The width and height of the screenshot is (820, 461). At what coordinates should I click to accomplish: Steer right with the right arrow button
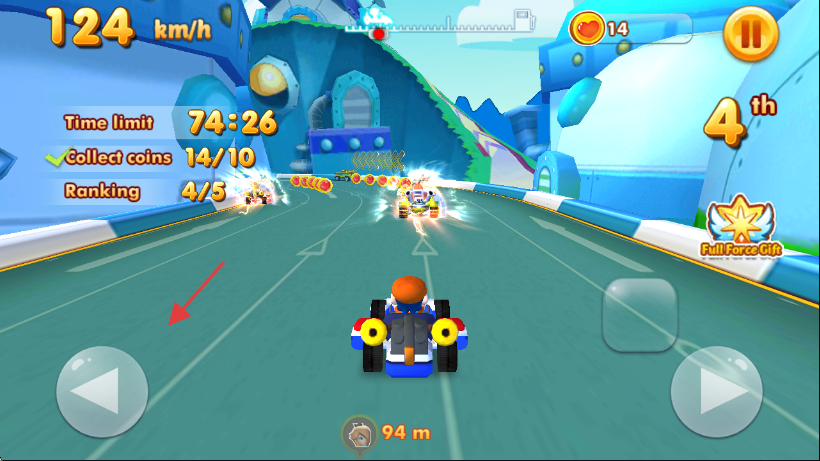coord(716,391)
